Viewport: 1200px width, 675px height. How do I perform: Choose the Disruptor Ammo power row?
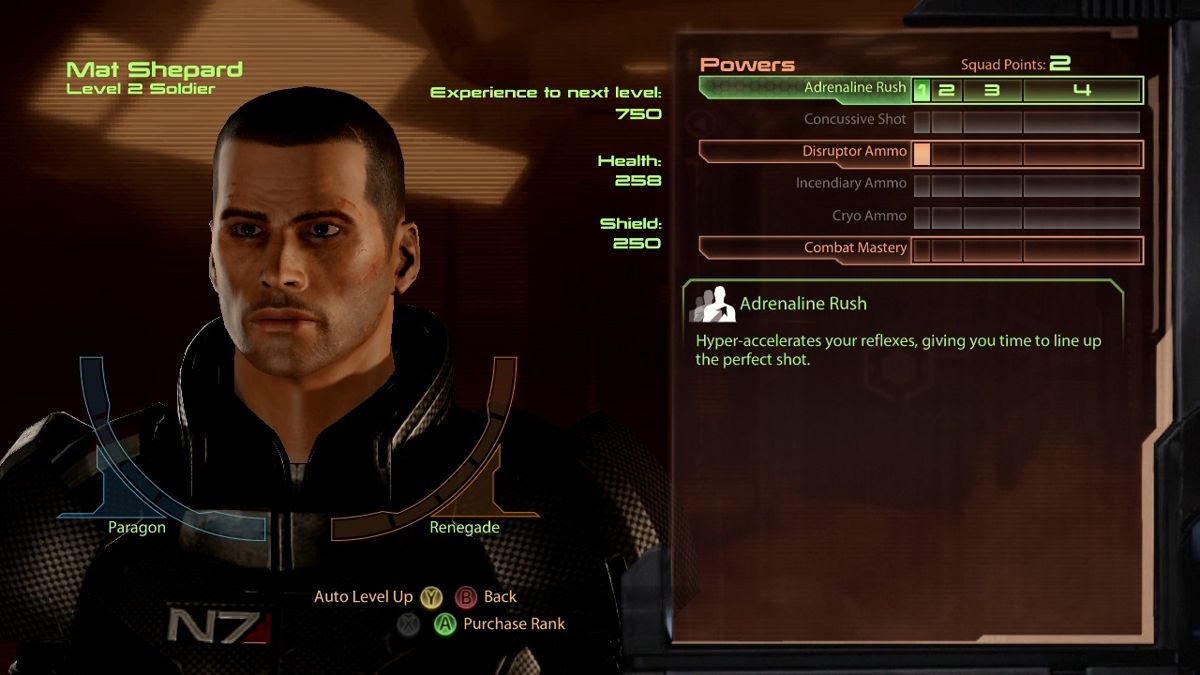855,152
